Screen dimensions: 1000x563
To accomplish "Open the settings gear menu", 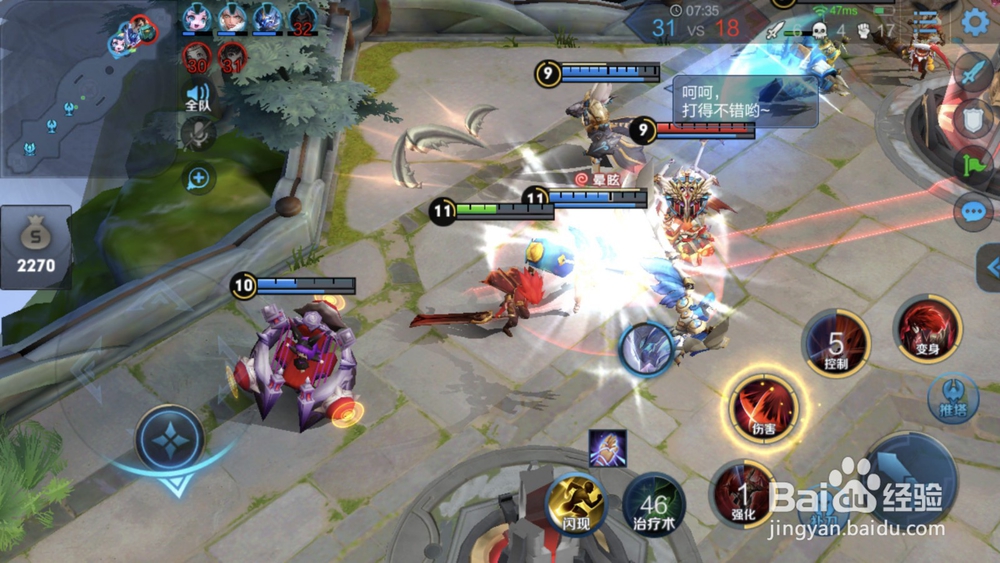I will 975,22.
